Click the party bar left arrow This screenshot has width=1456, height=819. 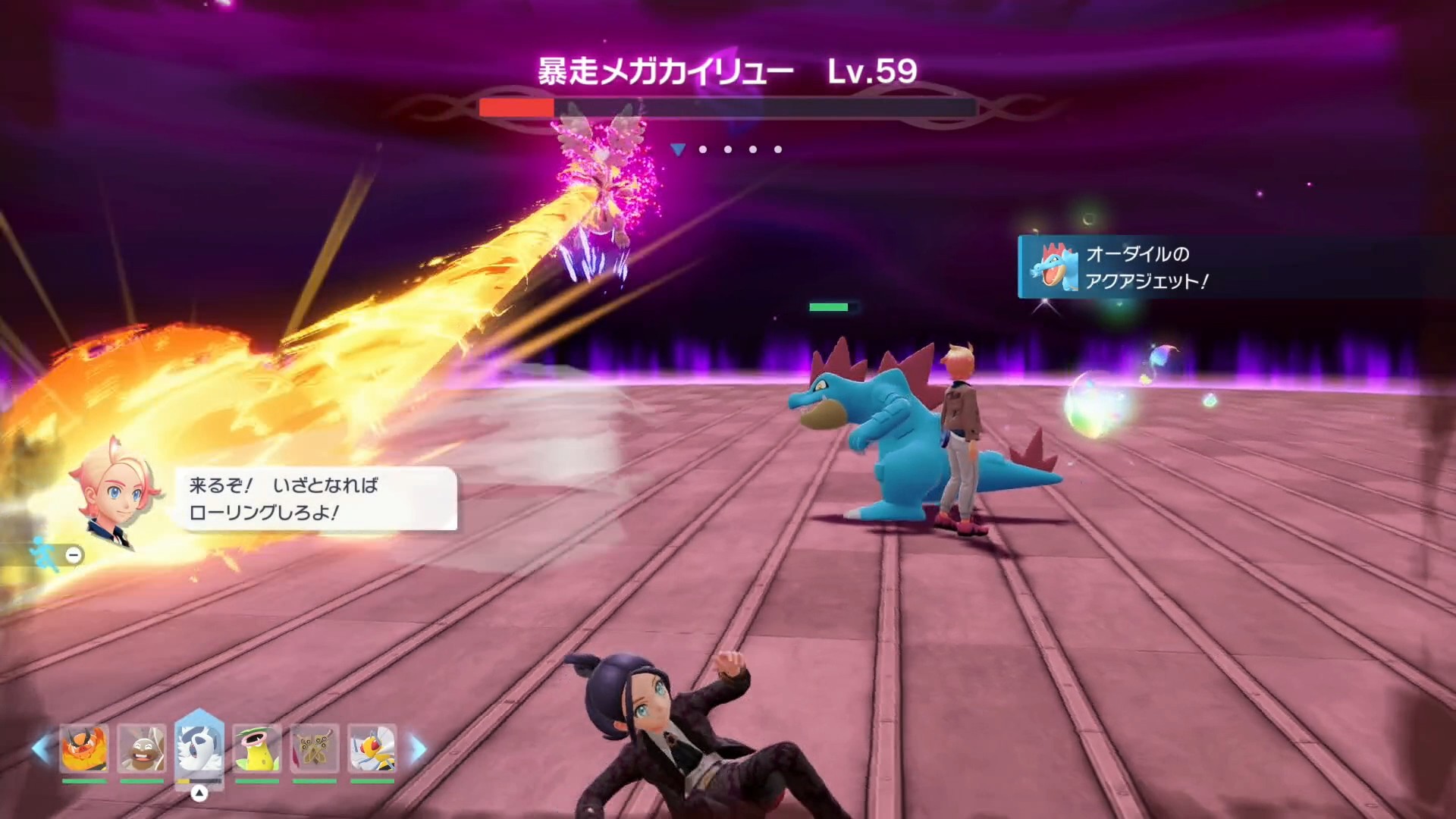[41, 748]
